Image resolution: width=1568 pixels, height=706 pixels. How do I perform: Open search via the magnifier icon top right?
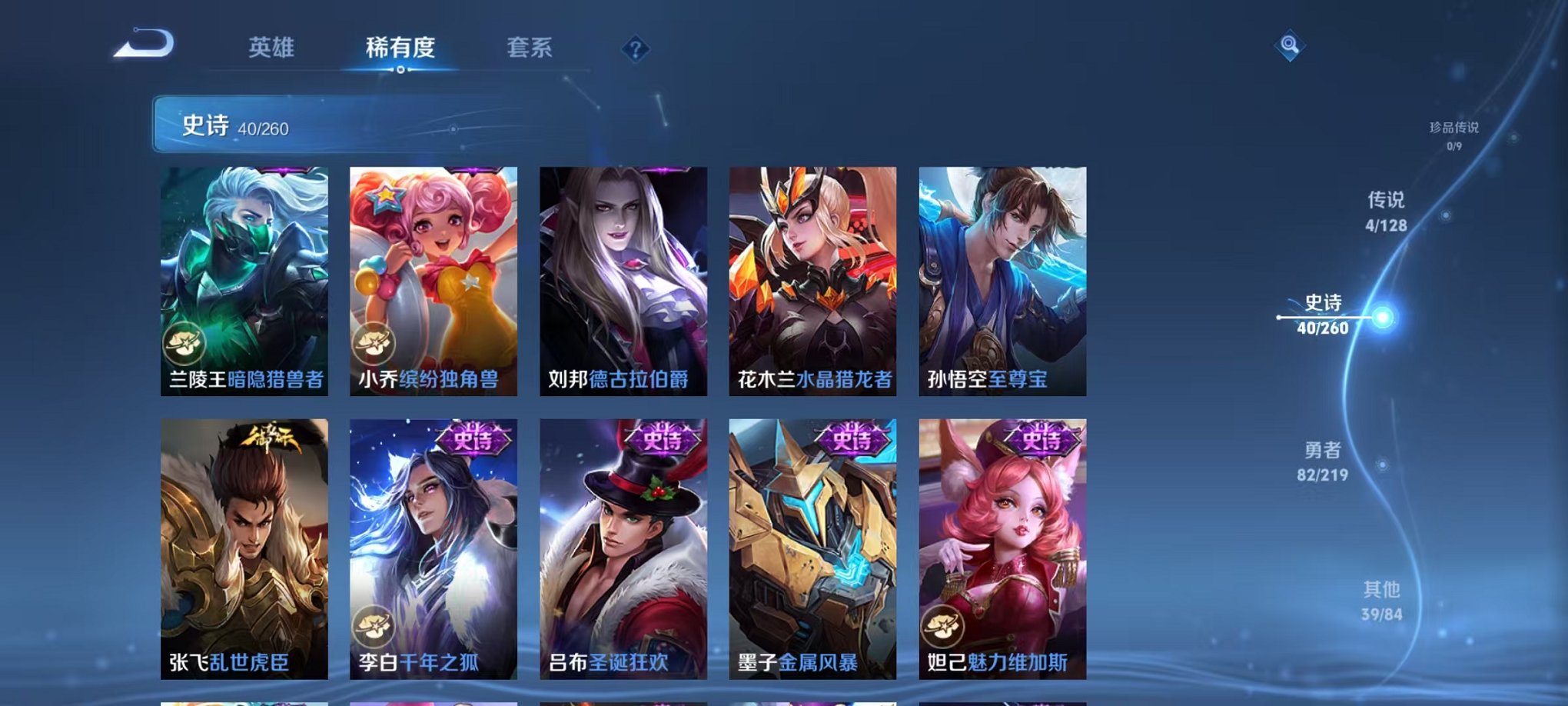(1291, 45)
